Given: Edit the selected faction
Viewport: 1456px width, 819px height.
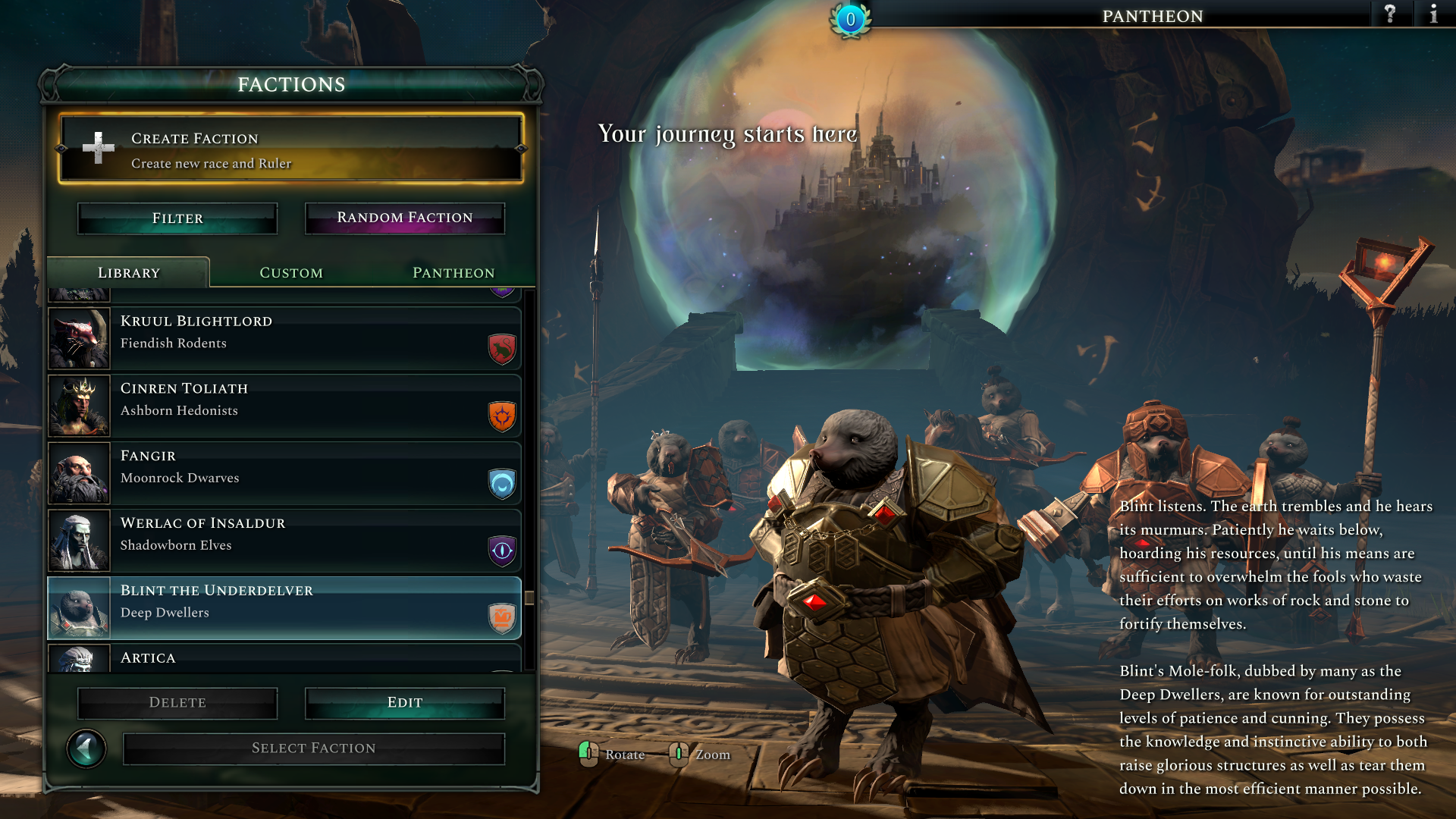Looking at the screenshot, I should click(x=405, y=703).
